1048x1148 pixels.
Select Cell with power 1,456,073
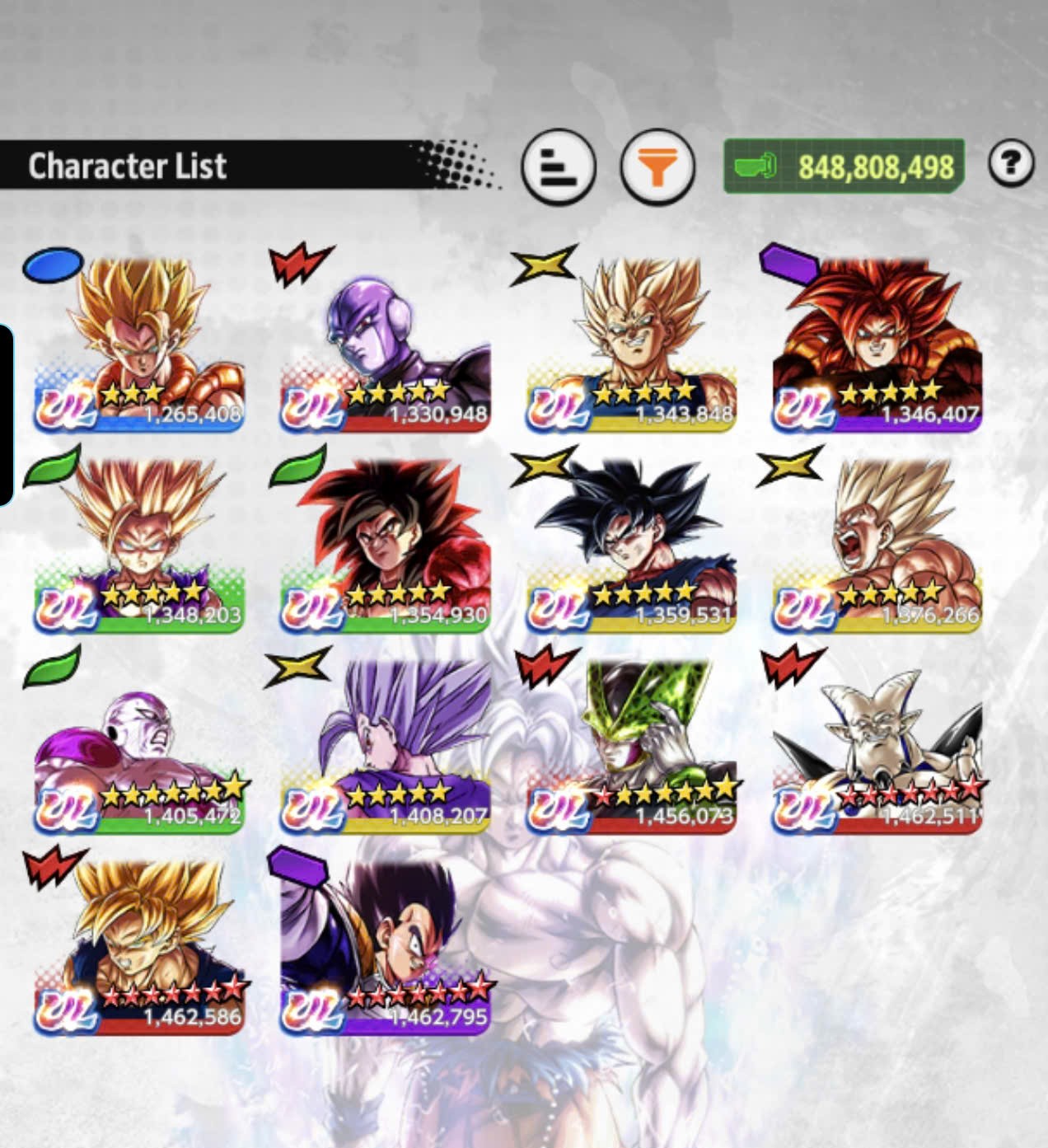click(x=631, y=748)
